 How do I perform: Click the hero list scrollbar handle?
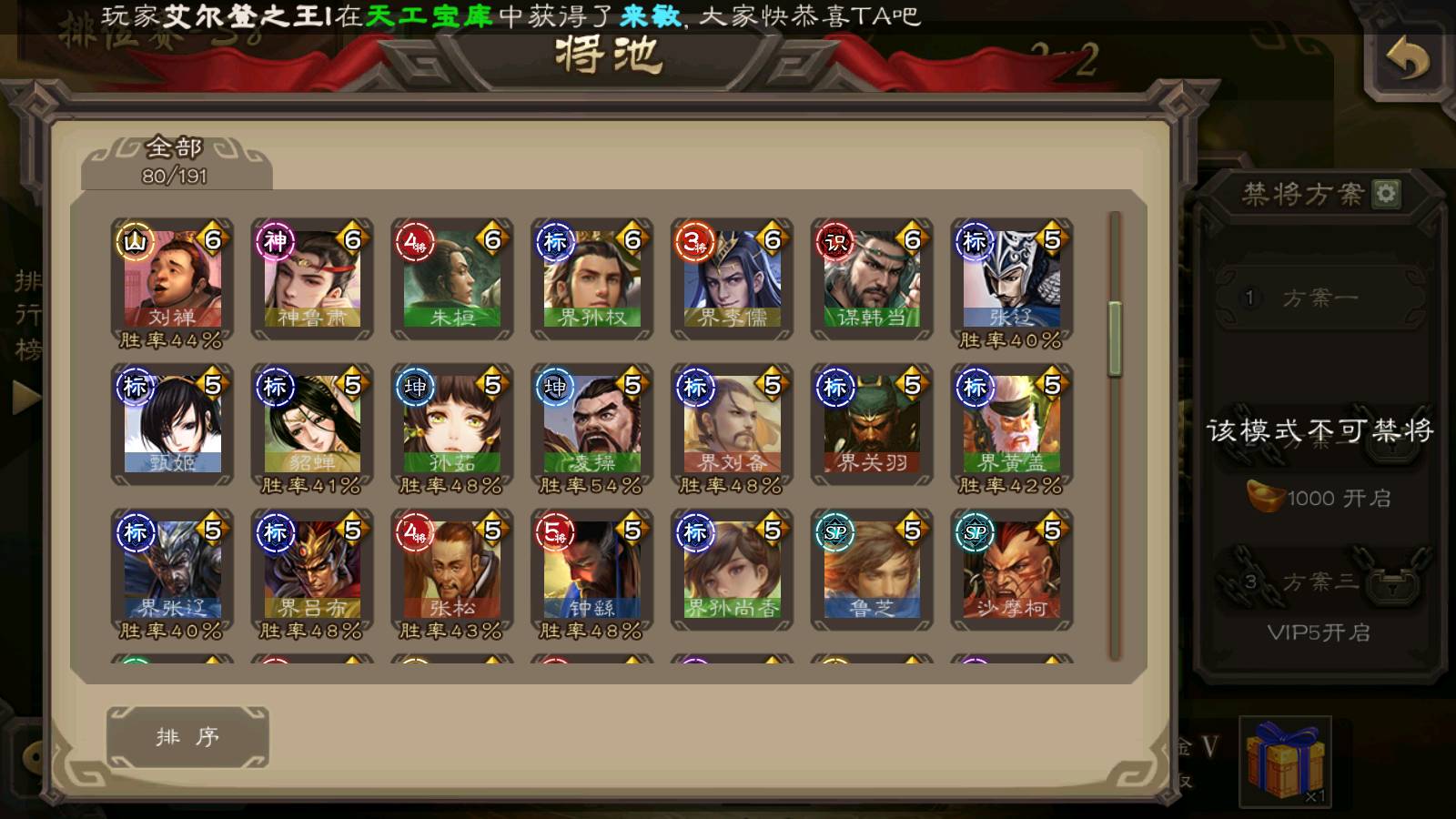pyautogui.click(x=1115, y=339)
